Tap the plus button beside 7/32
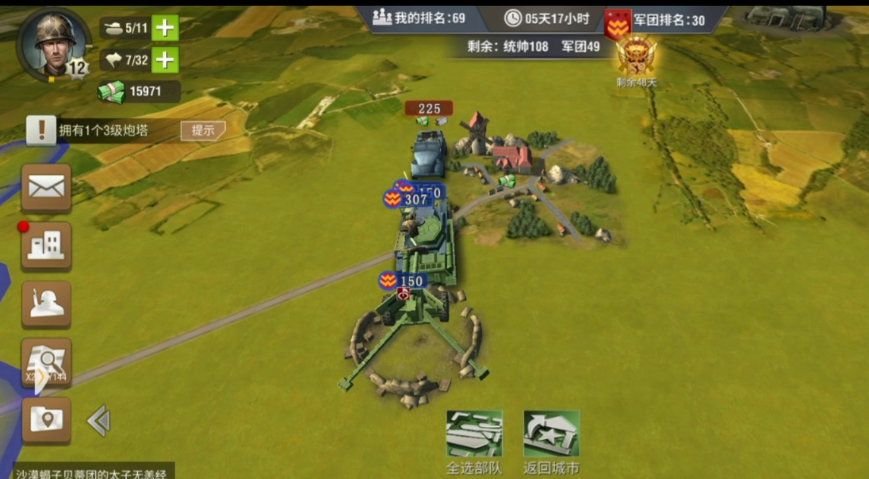 [x=166, y=60]
